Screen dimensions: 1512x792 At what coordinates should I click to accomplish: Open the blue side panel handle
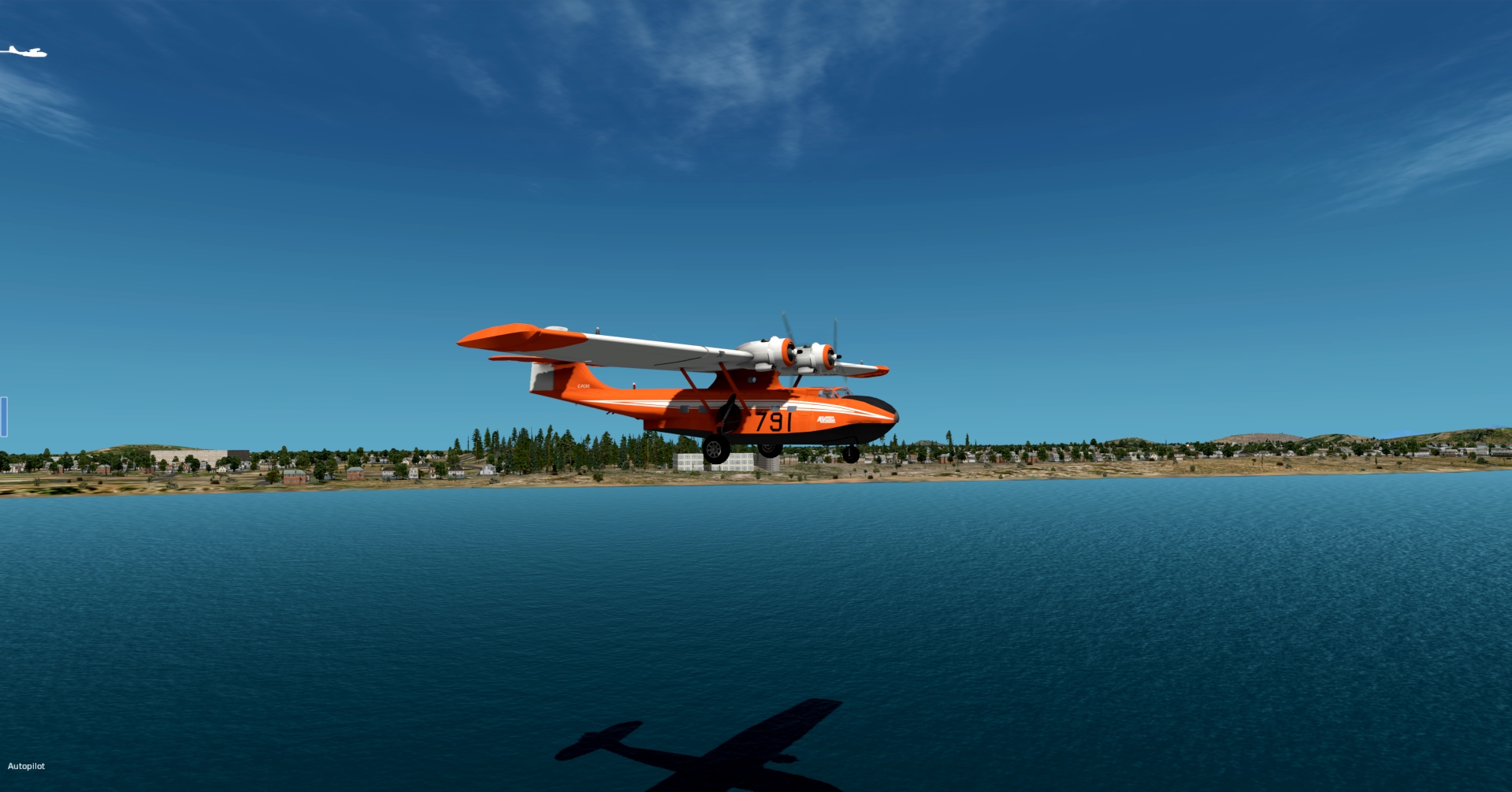coord(4,417)
